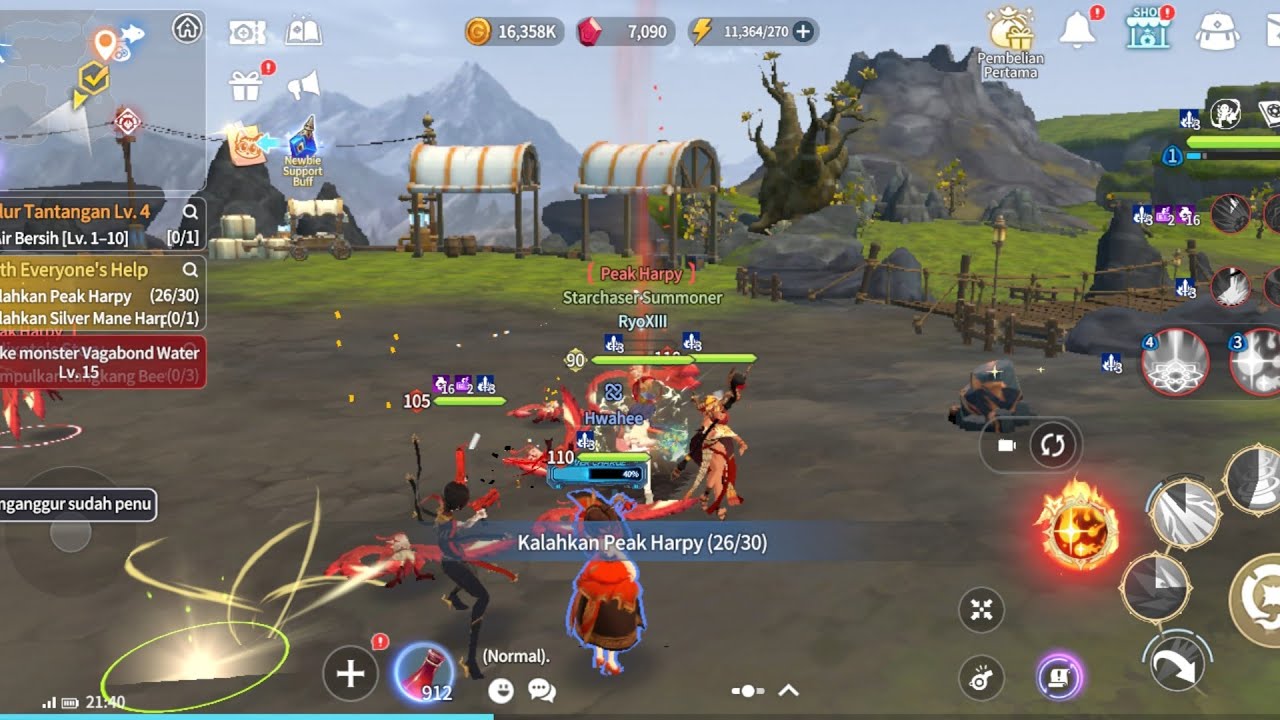1280x720 pixels.
Task: Open the chat bubbles icon
Action: pyautogui.click(x=541, y=690)
